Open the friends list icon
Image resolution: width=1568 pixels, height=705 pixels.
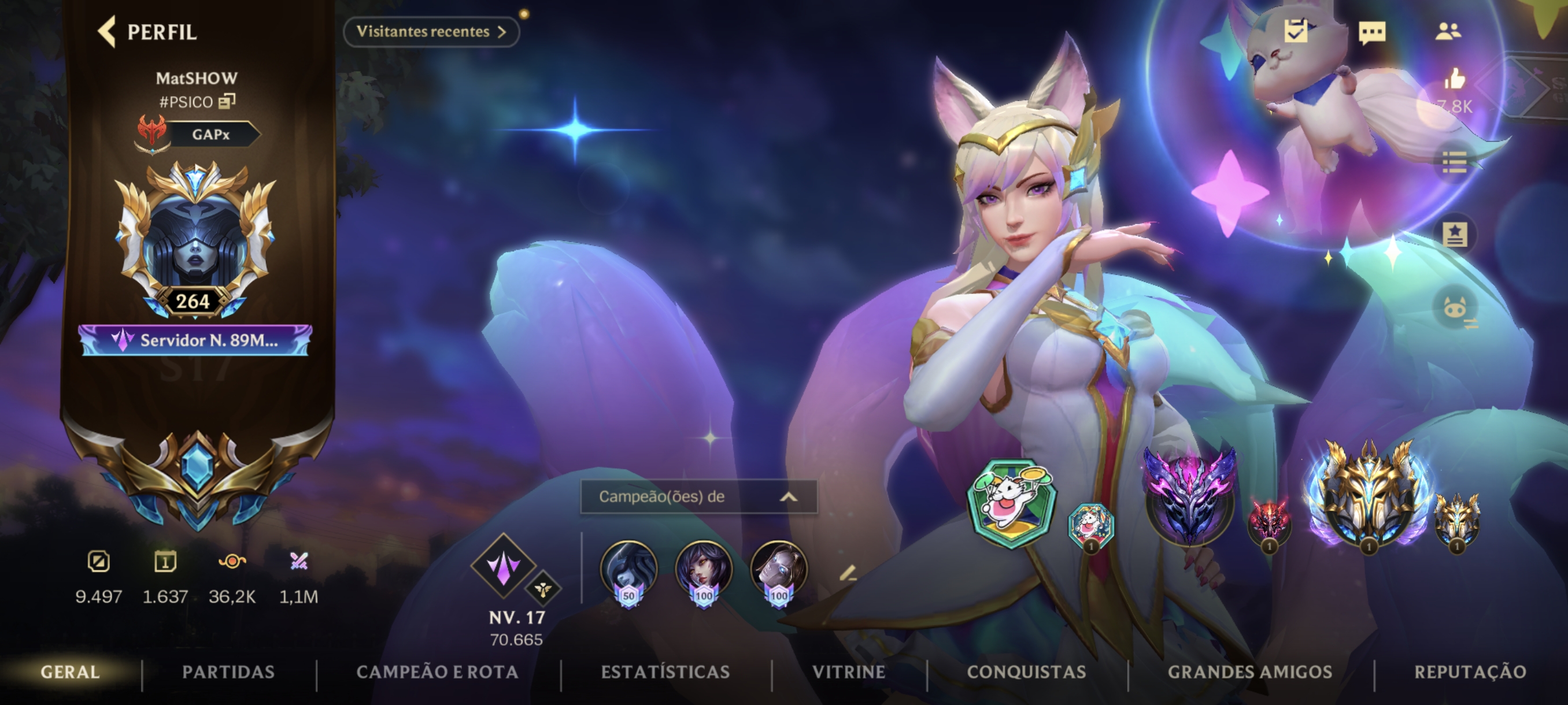click(x=1448, y=32)
